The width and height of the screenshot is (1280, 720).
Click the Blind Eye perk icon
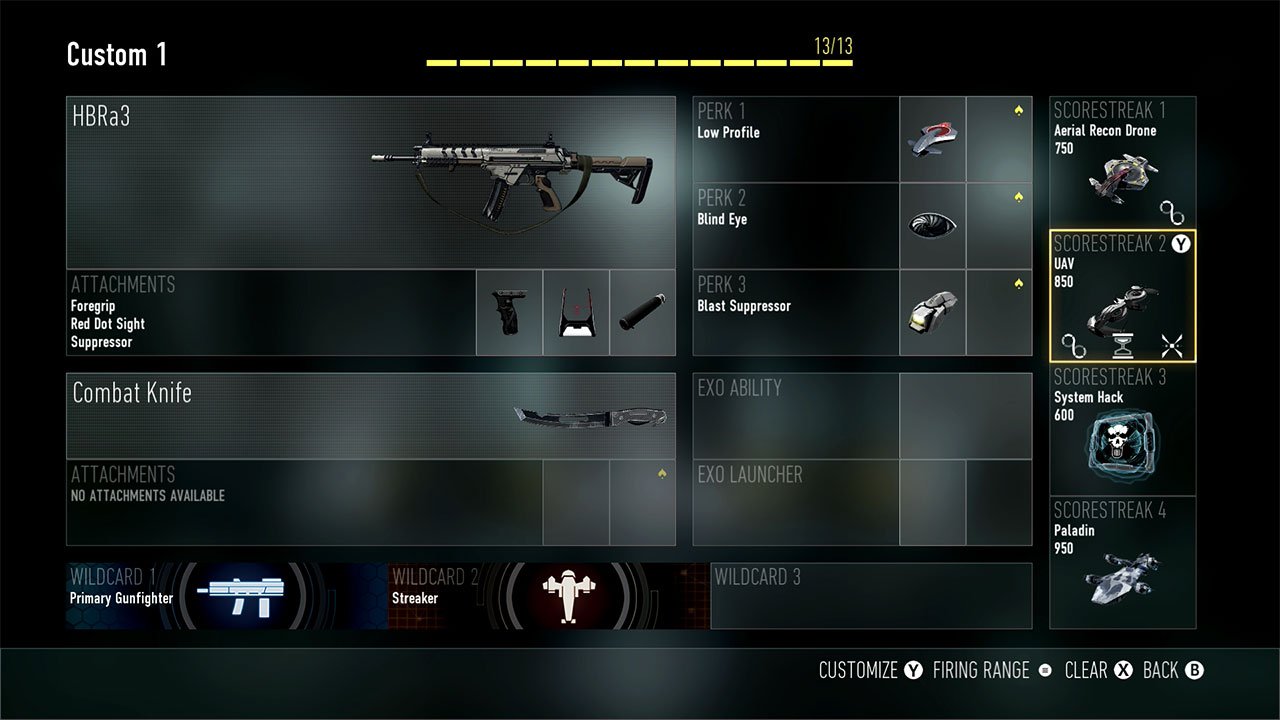[x=931, y=225]
